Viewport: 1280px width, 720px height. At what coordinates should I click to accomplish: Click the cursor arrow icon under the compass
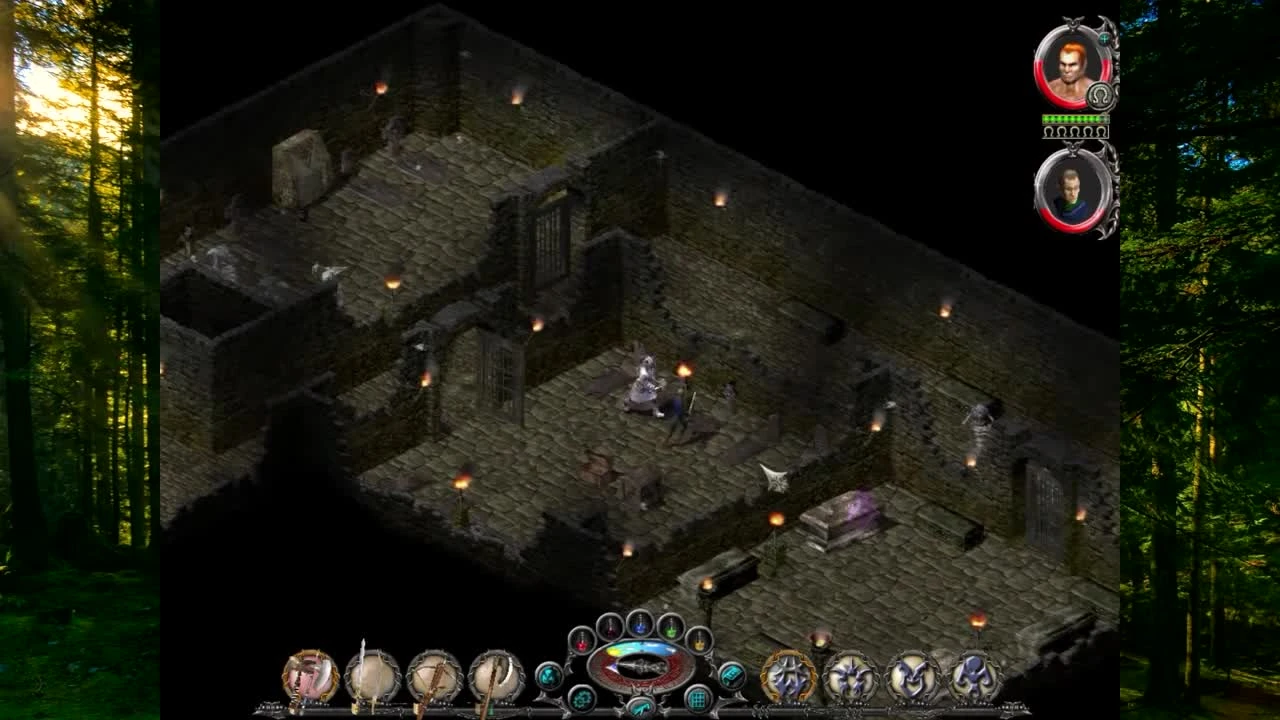pos(640,708)
